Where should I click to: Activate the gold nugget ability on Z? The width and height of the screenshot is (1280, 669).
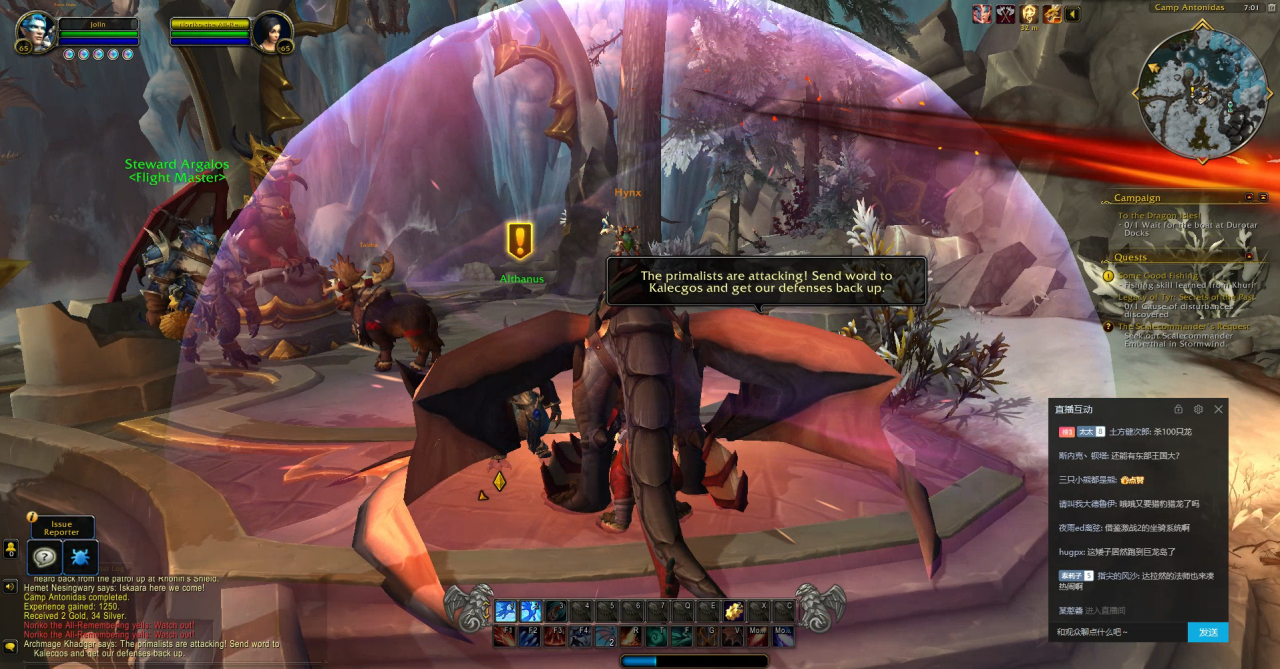[733, 611]
